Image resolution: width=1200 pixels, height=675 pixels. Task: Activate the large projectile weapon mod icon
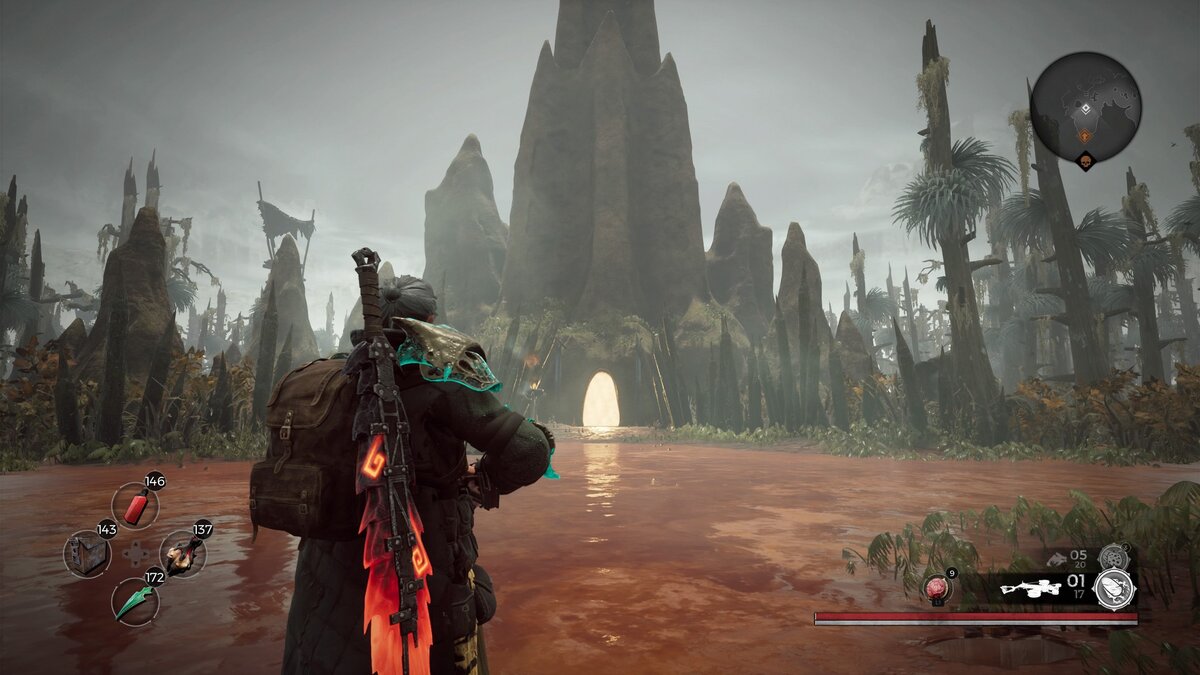(x=1114, y=589)
